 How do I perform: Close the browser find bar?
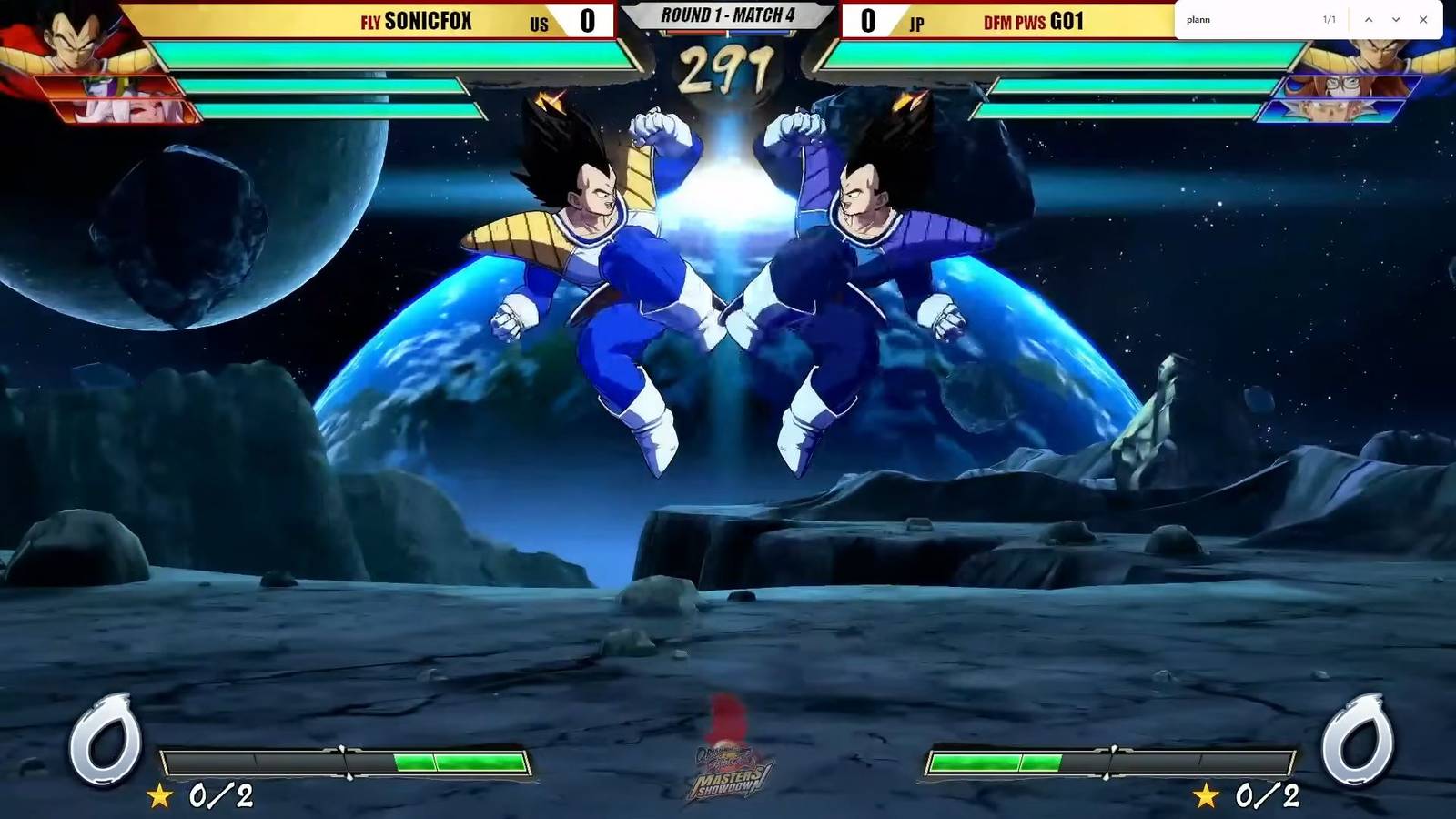tap(1423, 20)
